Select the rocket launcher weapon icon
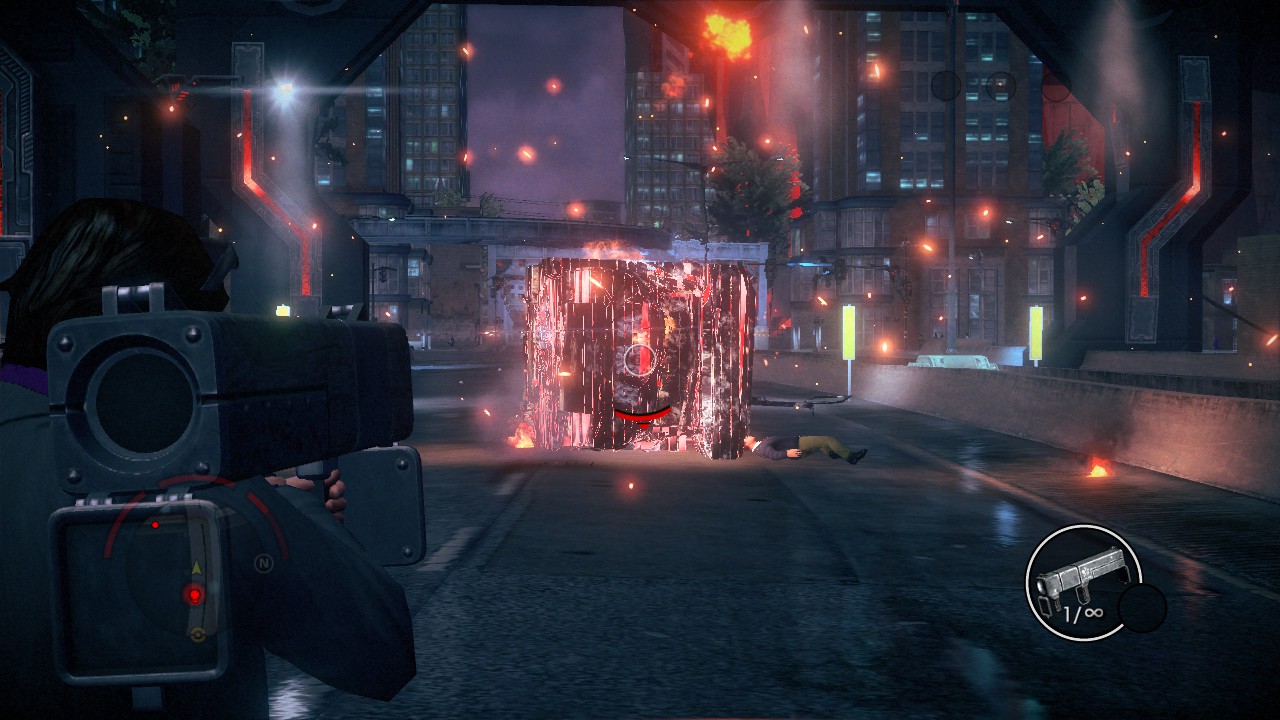The height and width of the screenshot is (720, 1280). pos(1083,581)
